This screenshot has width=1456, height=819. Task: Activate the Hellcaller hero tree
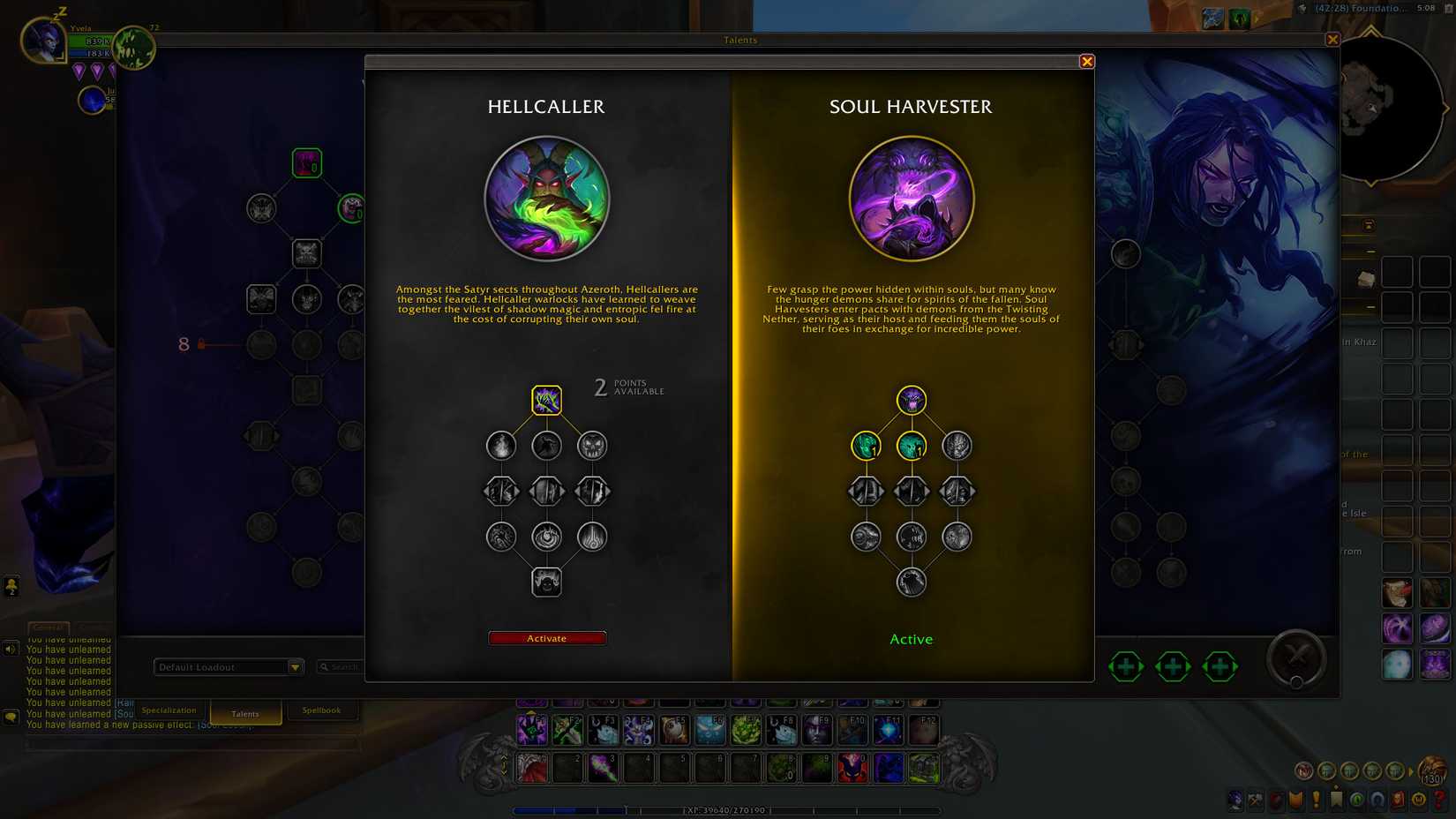pos(547,637)
